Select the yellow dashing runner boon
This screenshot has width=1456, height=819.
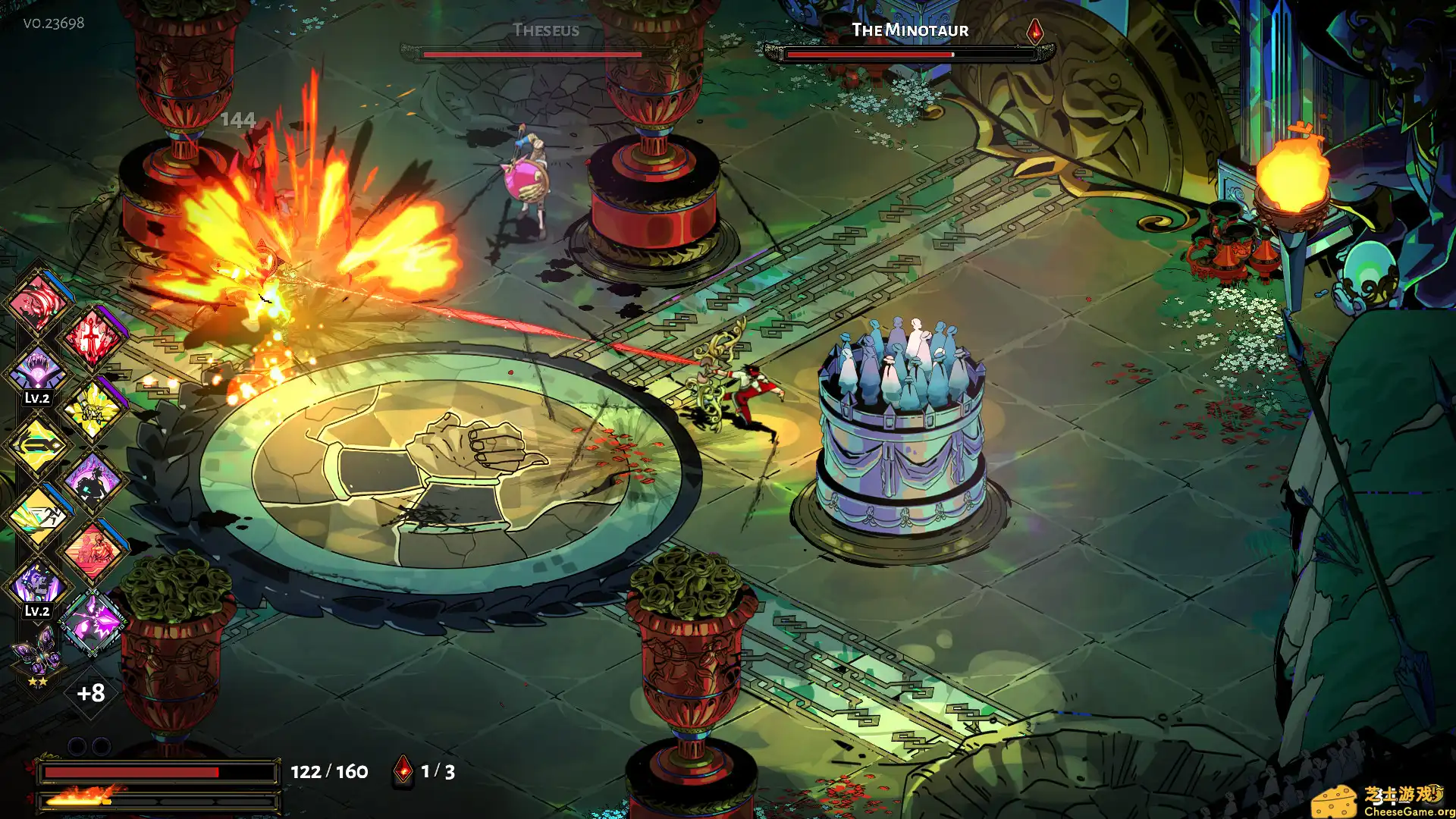tap(38, 516)
